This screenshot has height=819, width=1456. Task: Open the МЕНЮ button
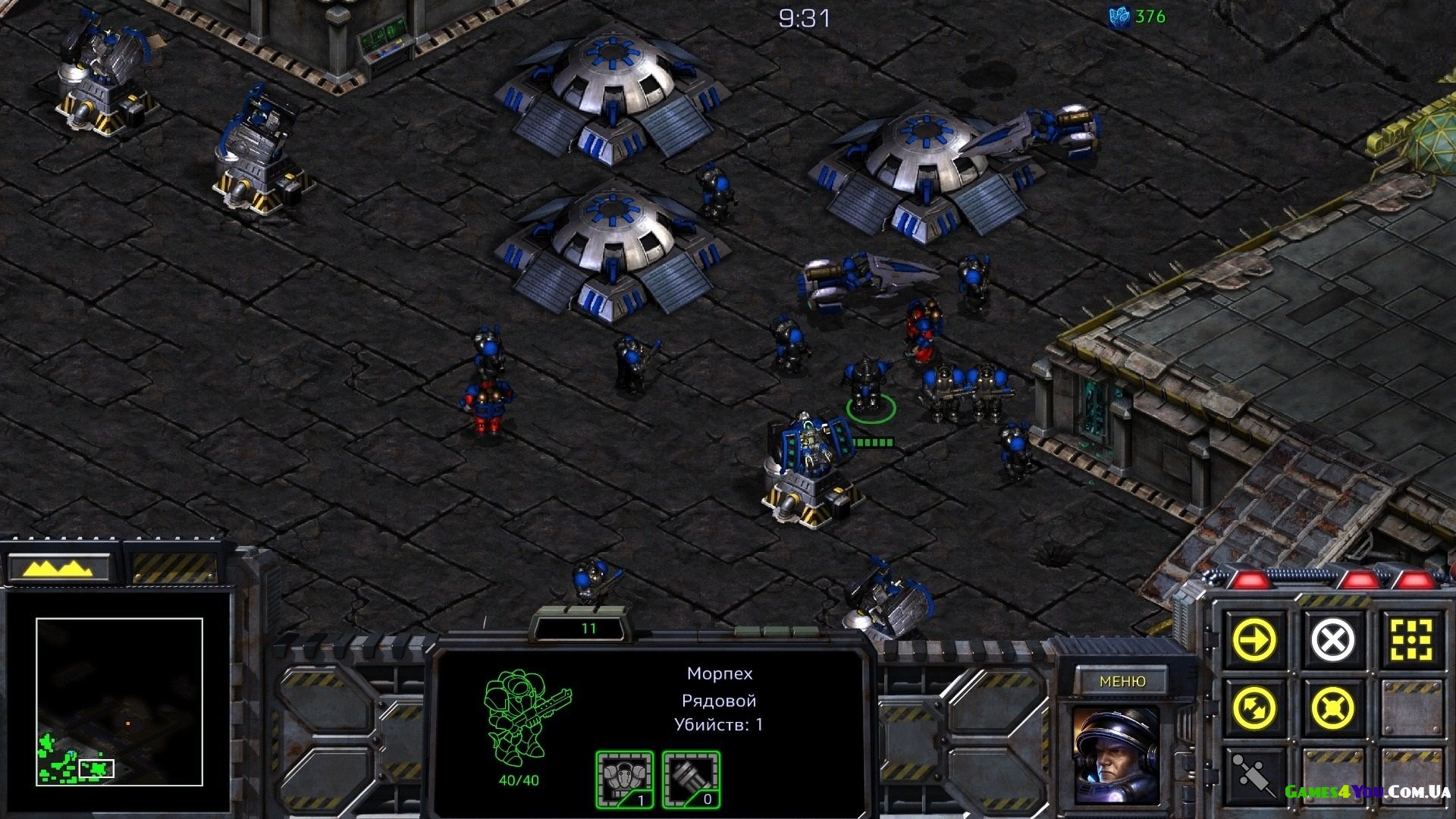[1122, 681]
